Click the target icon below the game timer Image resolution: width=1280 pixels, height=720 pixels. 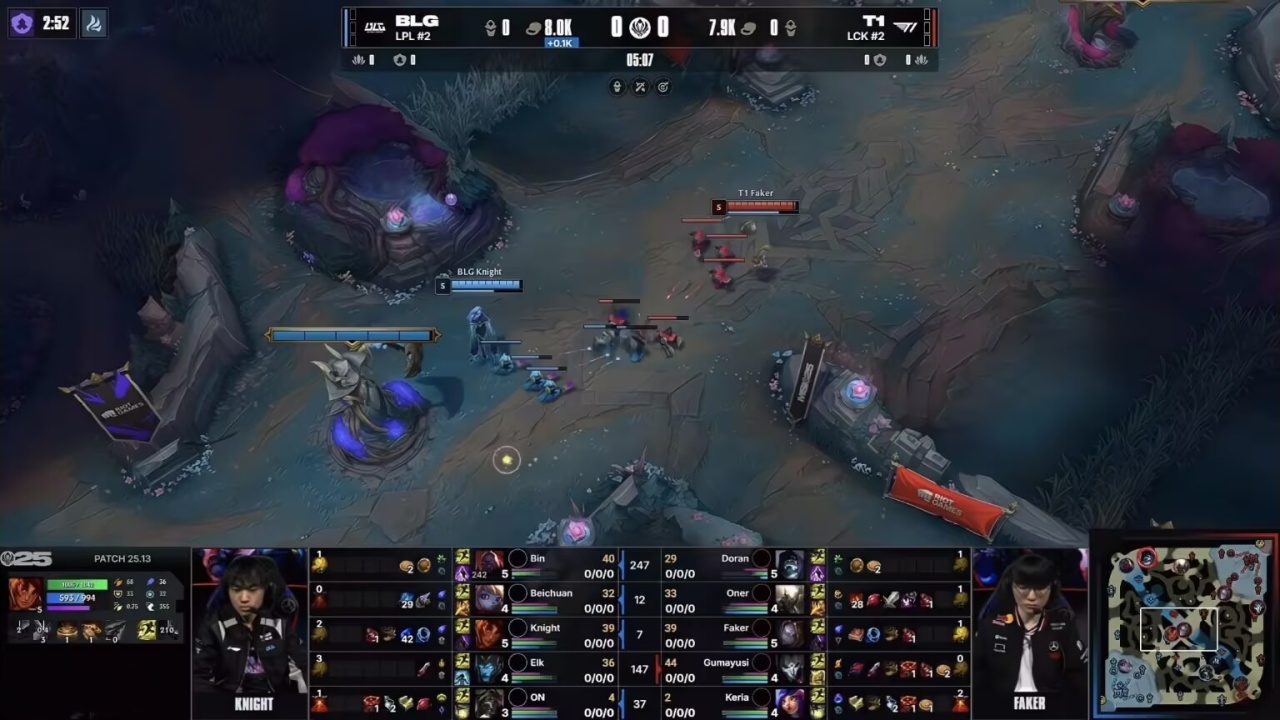click(x=663, y=87)
